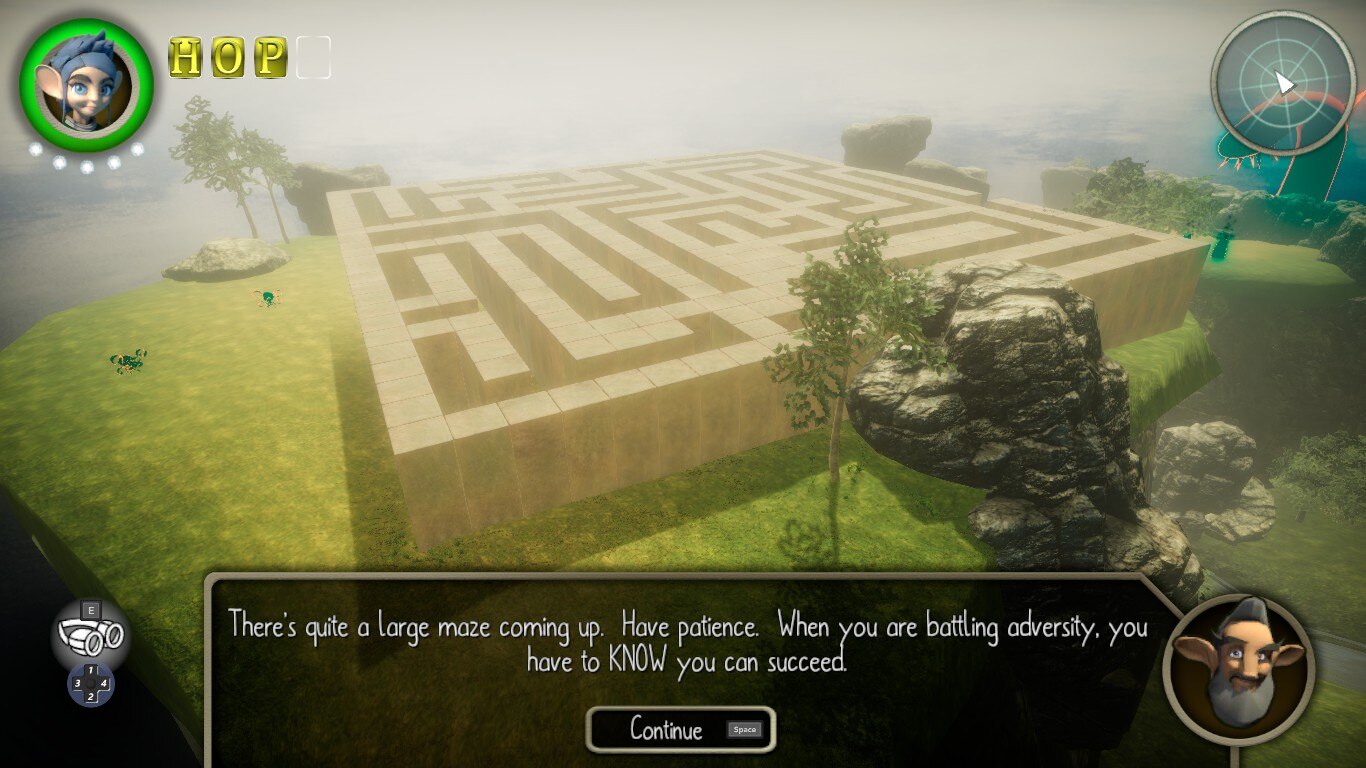Activate the goggles gadget icon
This screenshot has width=1366, height=768.
pos(90,633)
